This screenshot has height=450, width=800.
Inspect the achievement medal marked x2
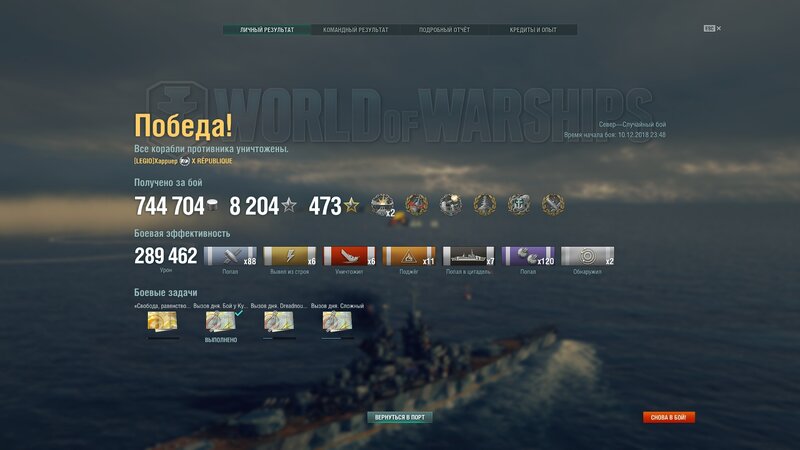(383, 205)
